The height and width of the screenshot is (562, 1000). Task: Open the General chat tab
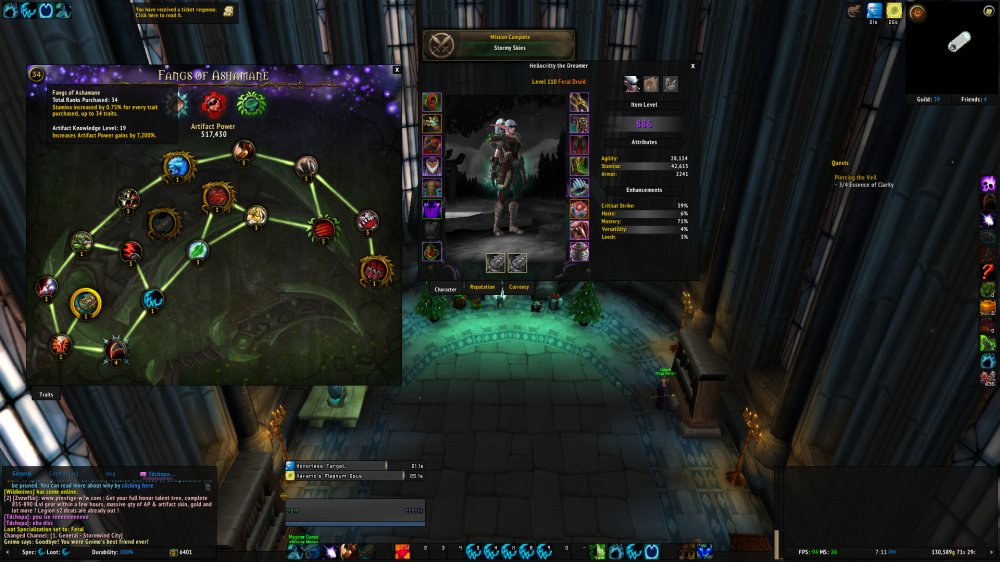(22, 473)
